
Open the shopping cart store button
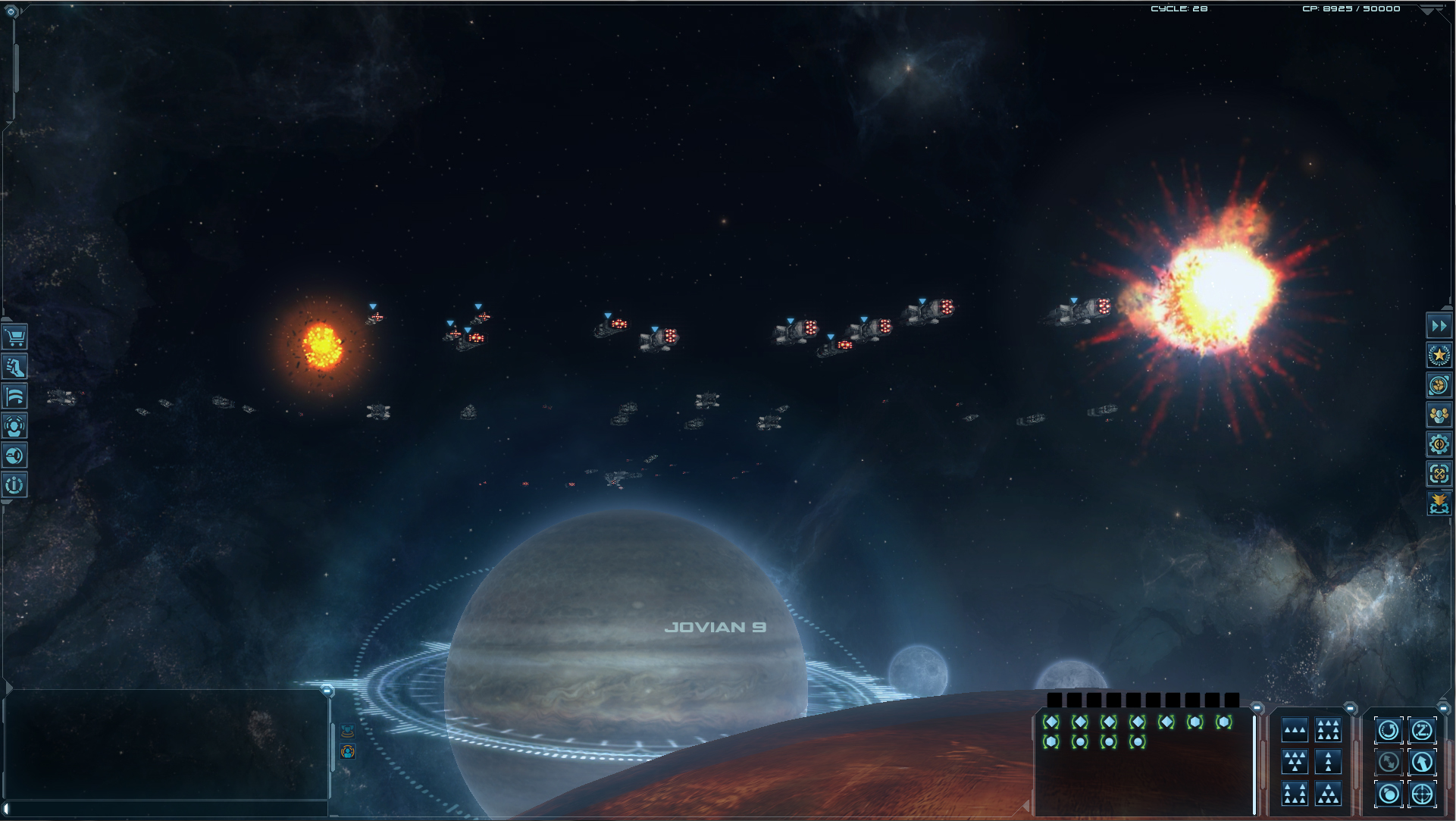tap(14, 337)
